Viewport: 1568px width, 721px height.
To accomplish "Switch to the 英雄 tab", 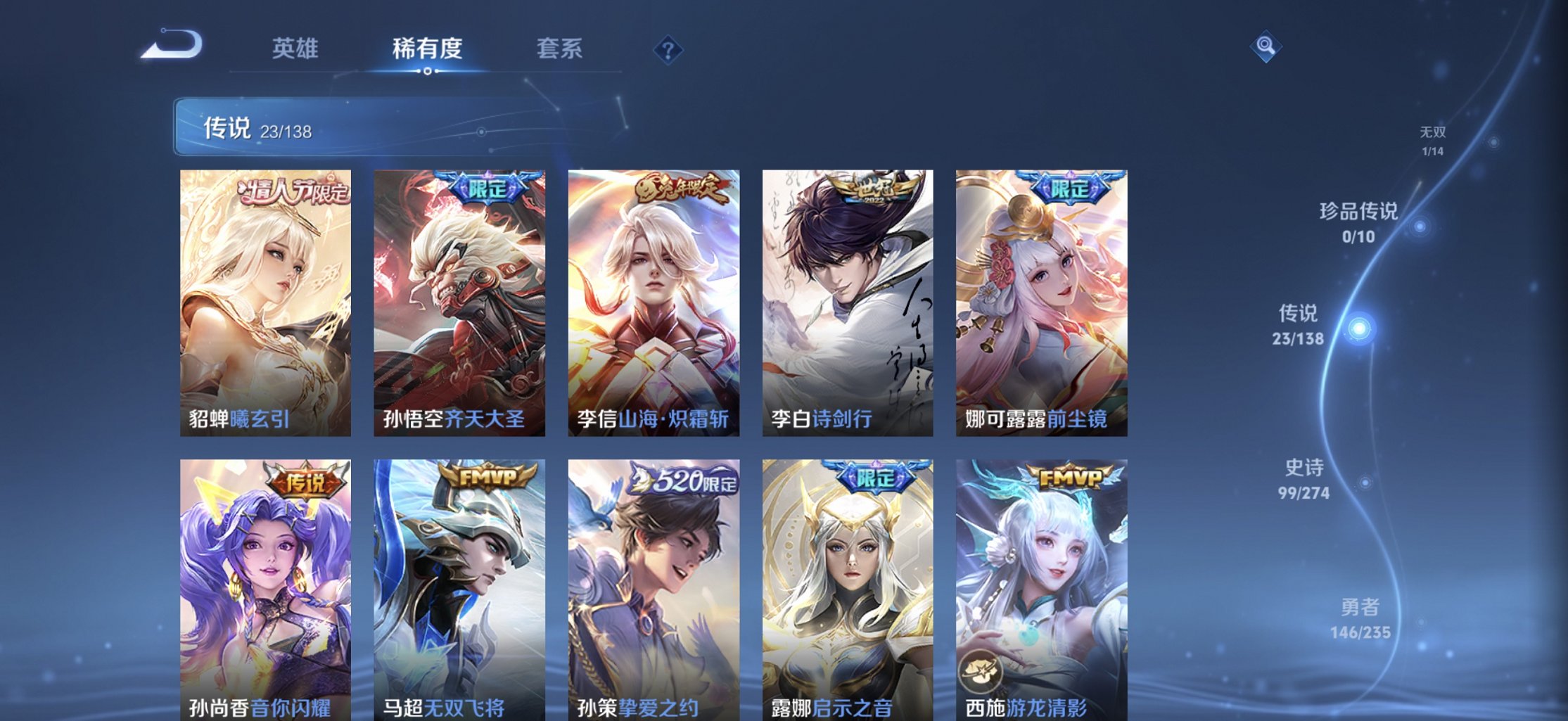I will pyautogui.click(x=296, y=49).
